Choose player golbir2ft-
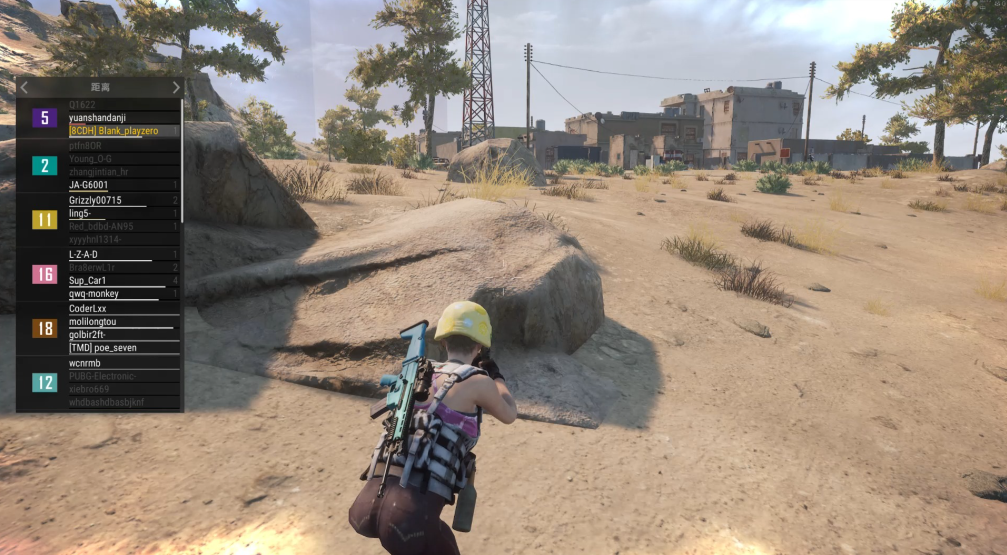Screen dimensions: 1007x555 coord(88,334)
